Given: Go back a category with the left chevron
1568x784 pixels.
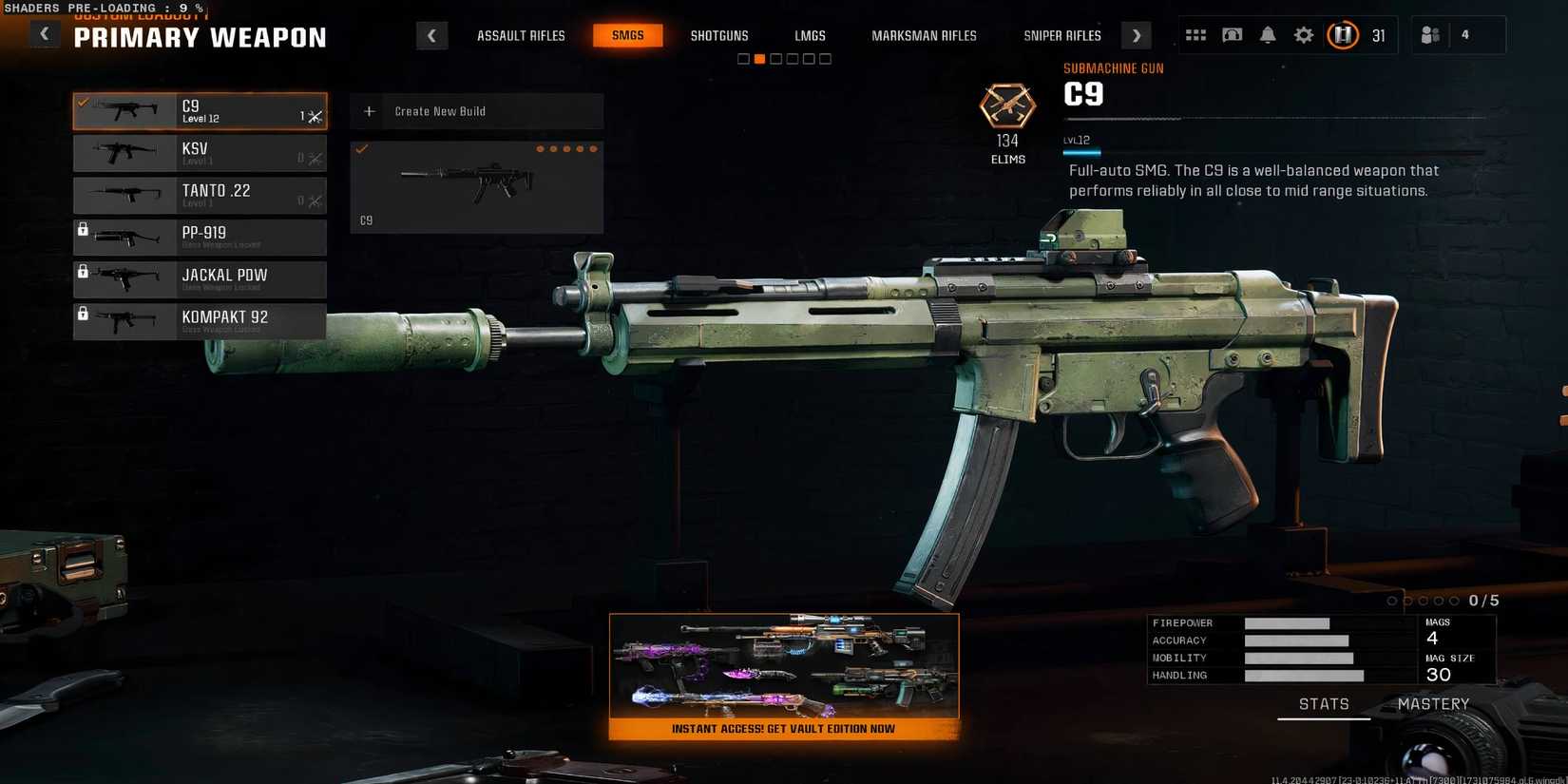Looking at the screenshot, I should pos(432,34).
